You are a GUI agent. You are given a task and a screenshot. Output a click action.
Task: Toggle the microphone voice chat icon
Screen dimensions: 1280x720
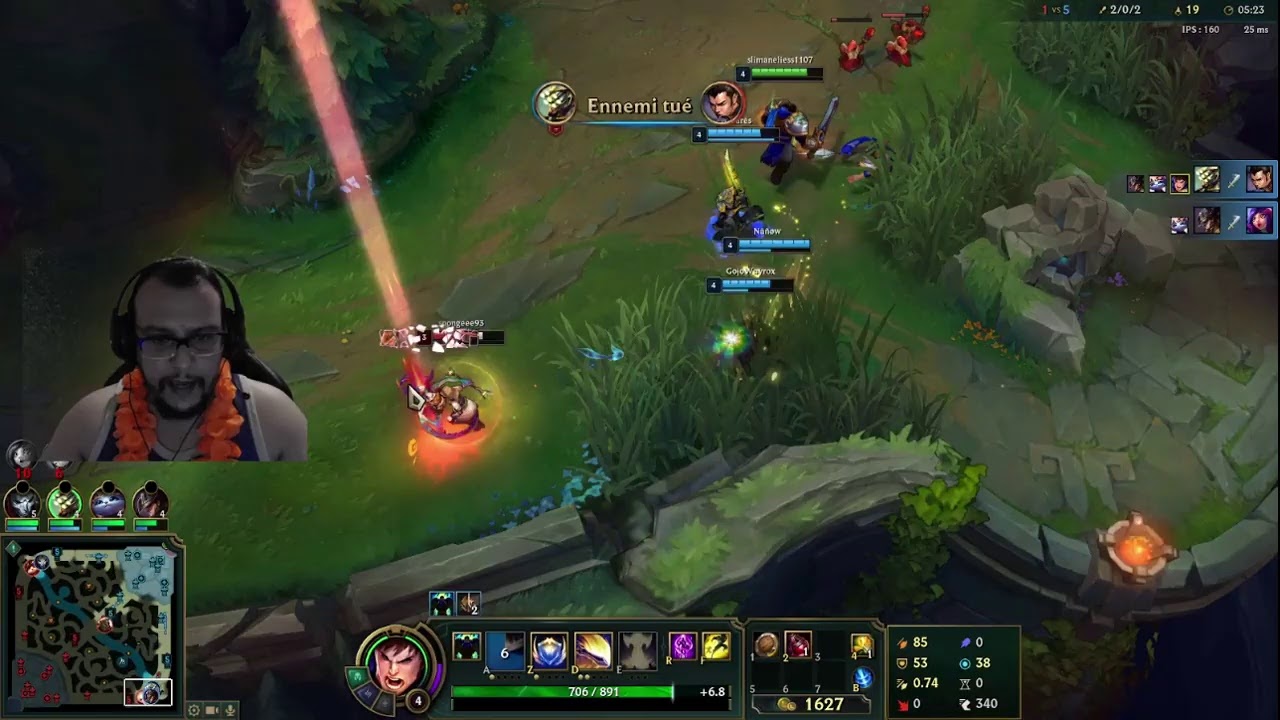tap(230, 710)
